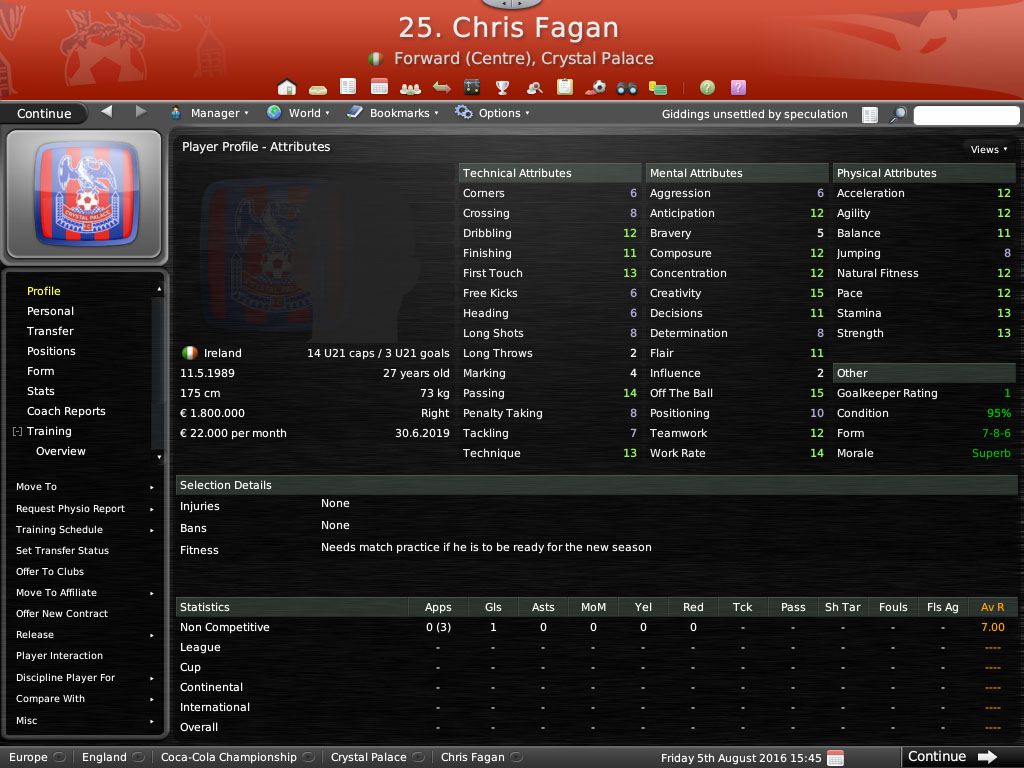The height and width of the screenshot is (768, 1024).
Task: Click the Giddings unsettled news headline
Action: coord(754,114)
